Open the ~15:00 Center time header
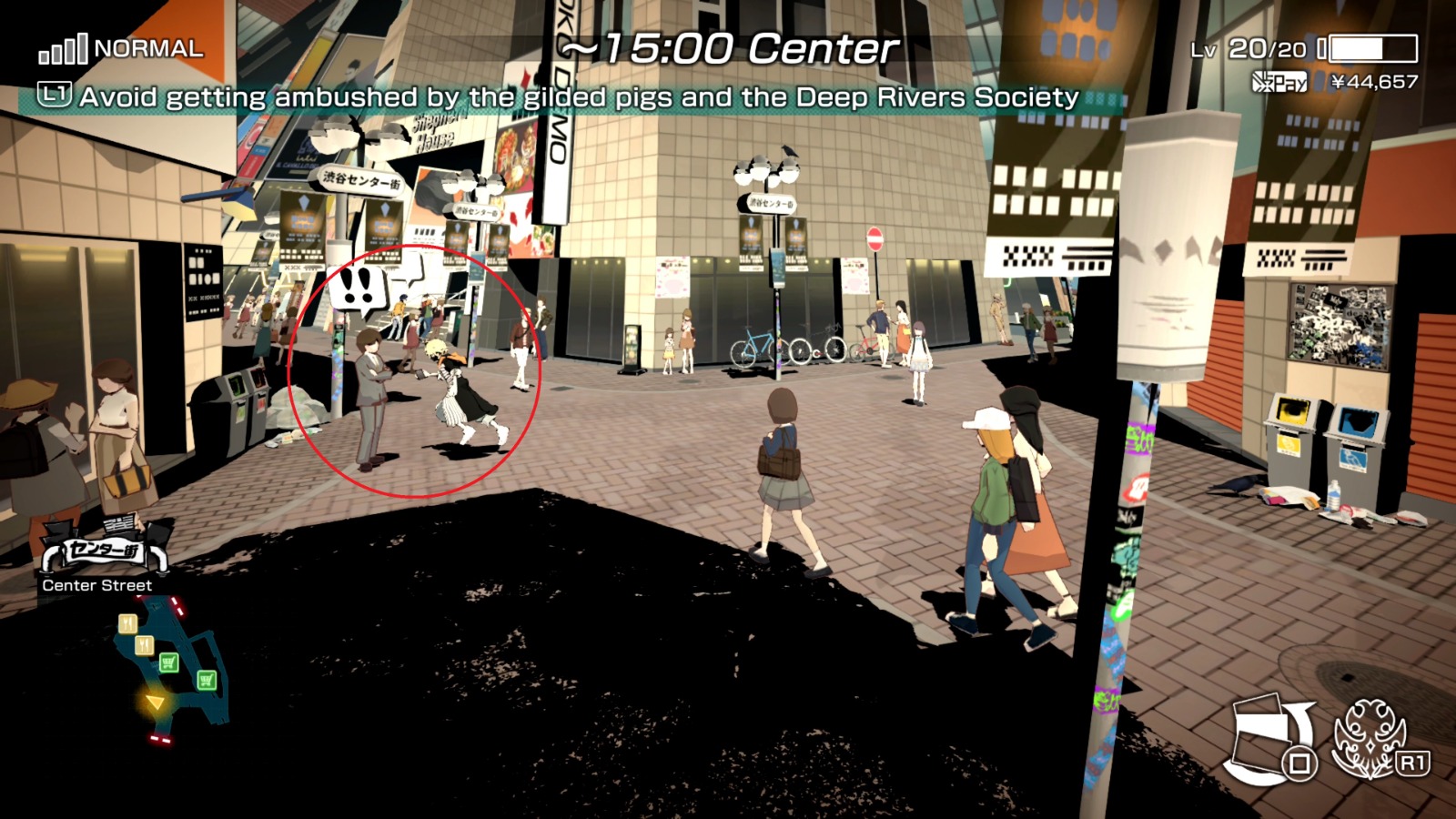 [728, 47]
